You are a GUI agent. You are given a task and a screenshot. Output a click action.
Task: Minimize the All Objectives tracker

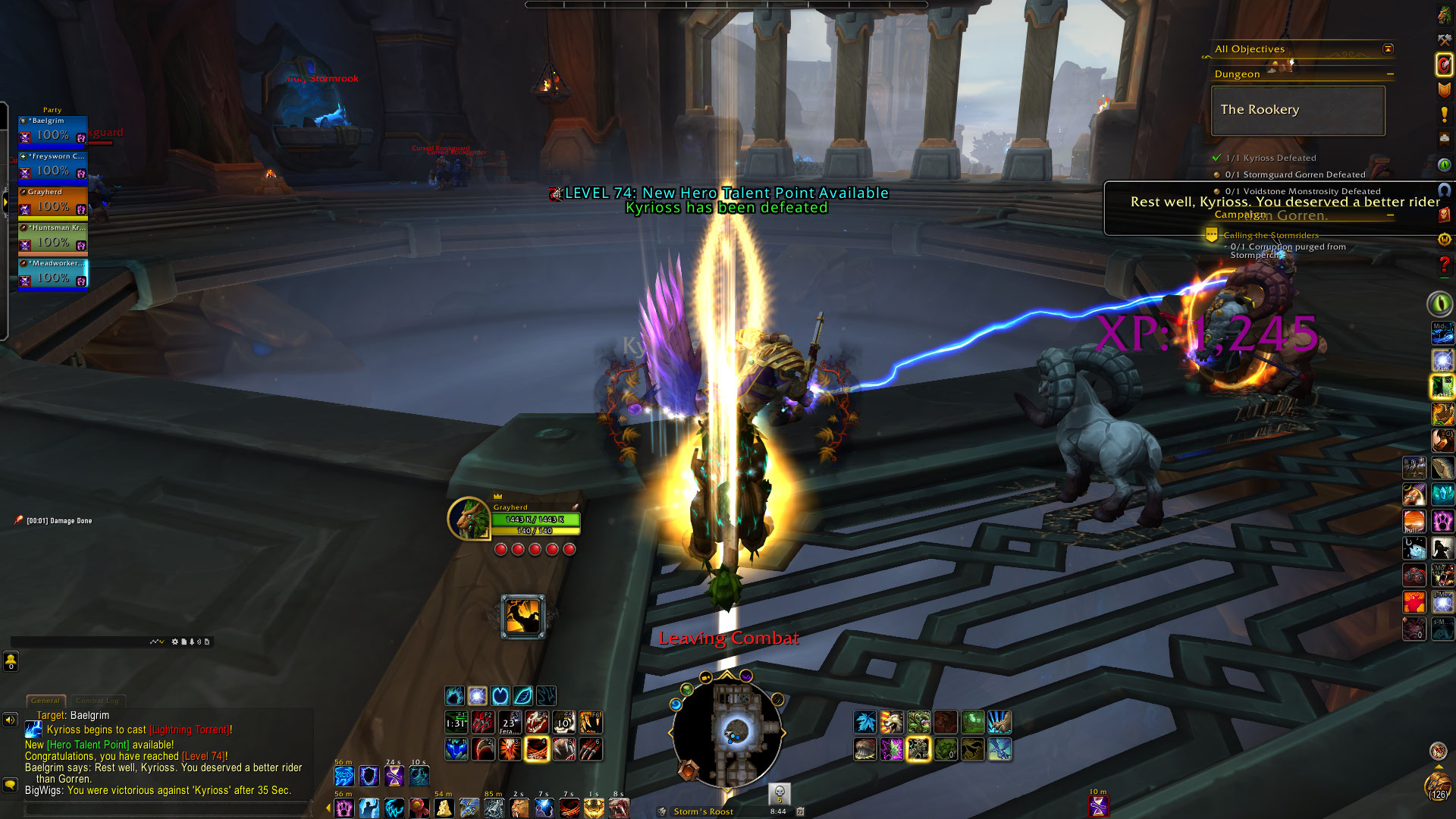1388,49
